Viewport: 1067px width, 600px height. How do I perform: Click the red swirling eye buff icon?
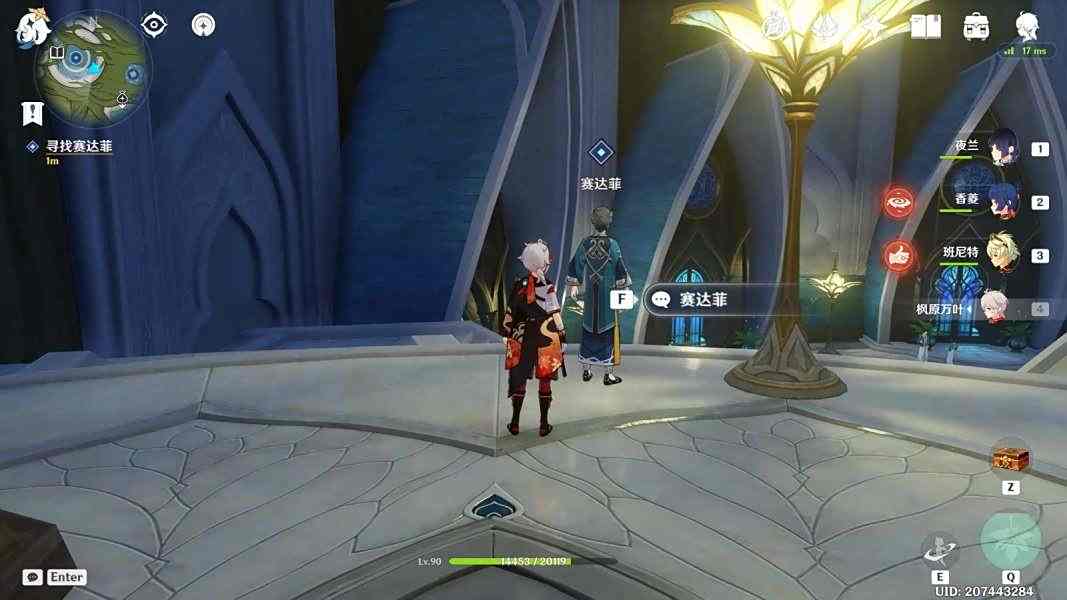(898, 202)
